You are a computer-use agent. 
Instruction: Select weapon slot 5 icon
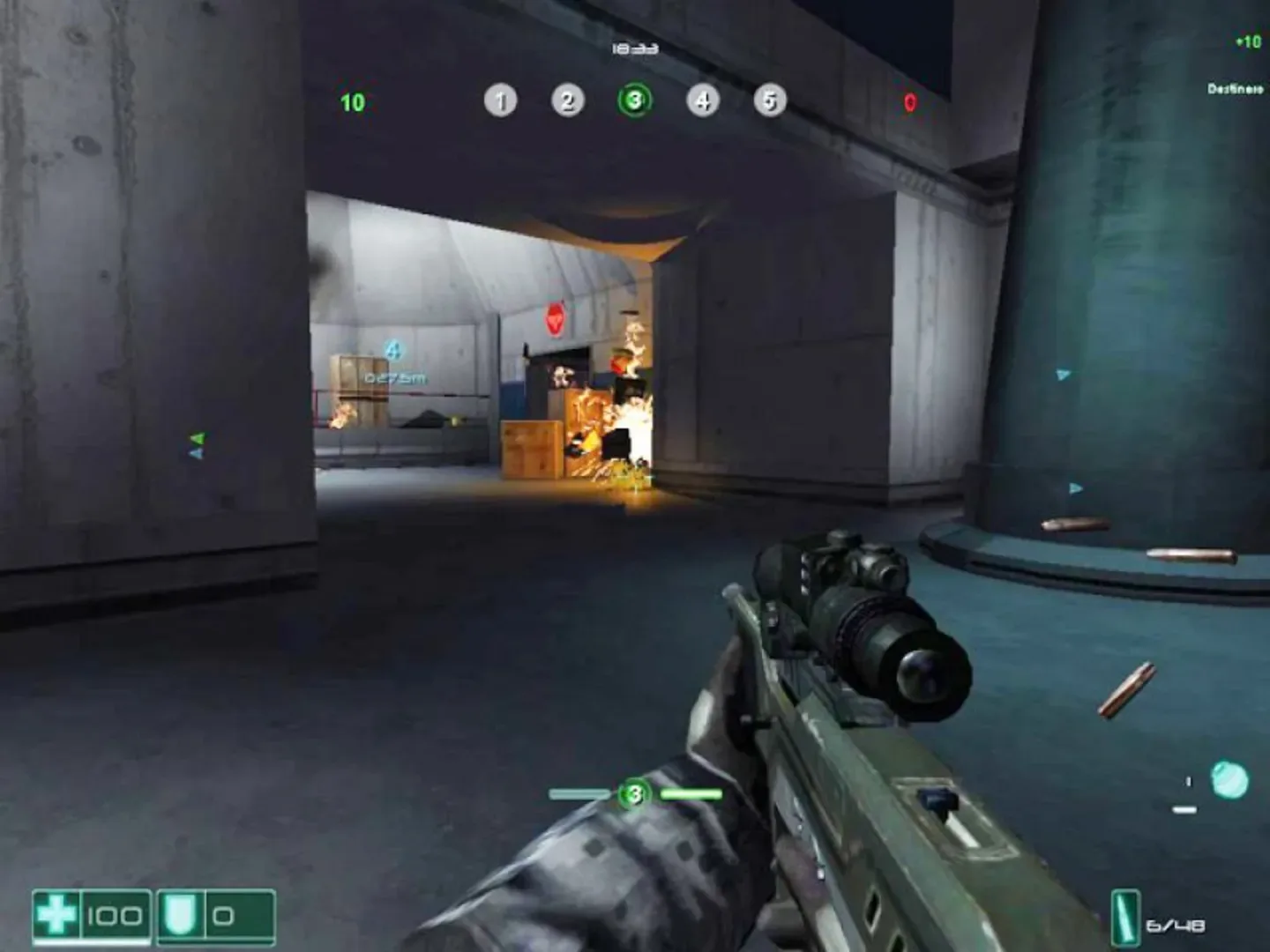[767, 101]
